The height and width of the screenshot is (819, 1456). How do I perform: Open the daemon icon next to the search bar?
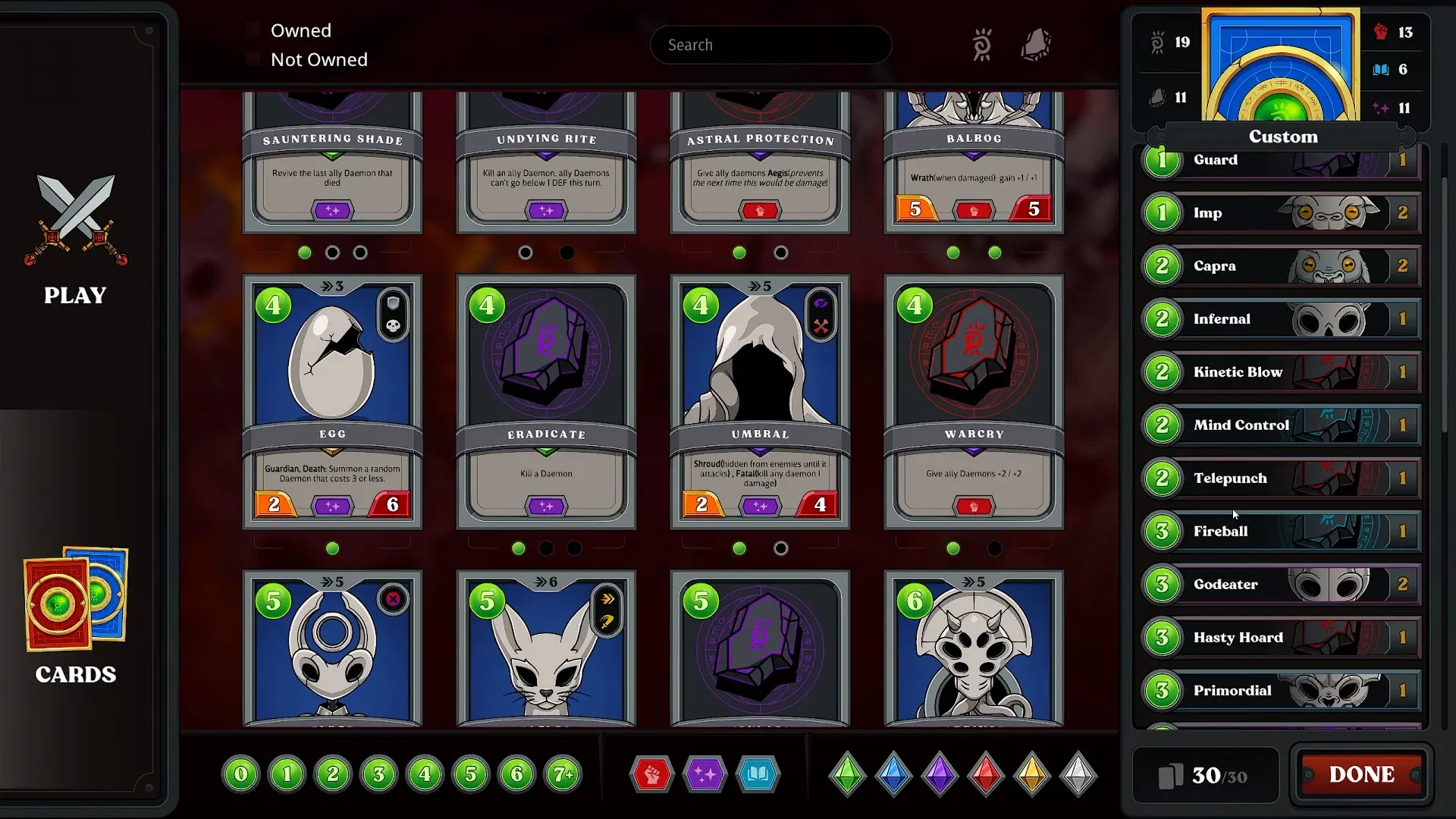pos(983,44)
